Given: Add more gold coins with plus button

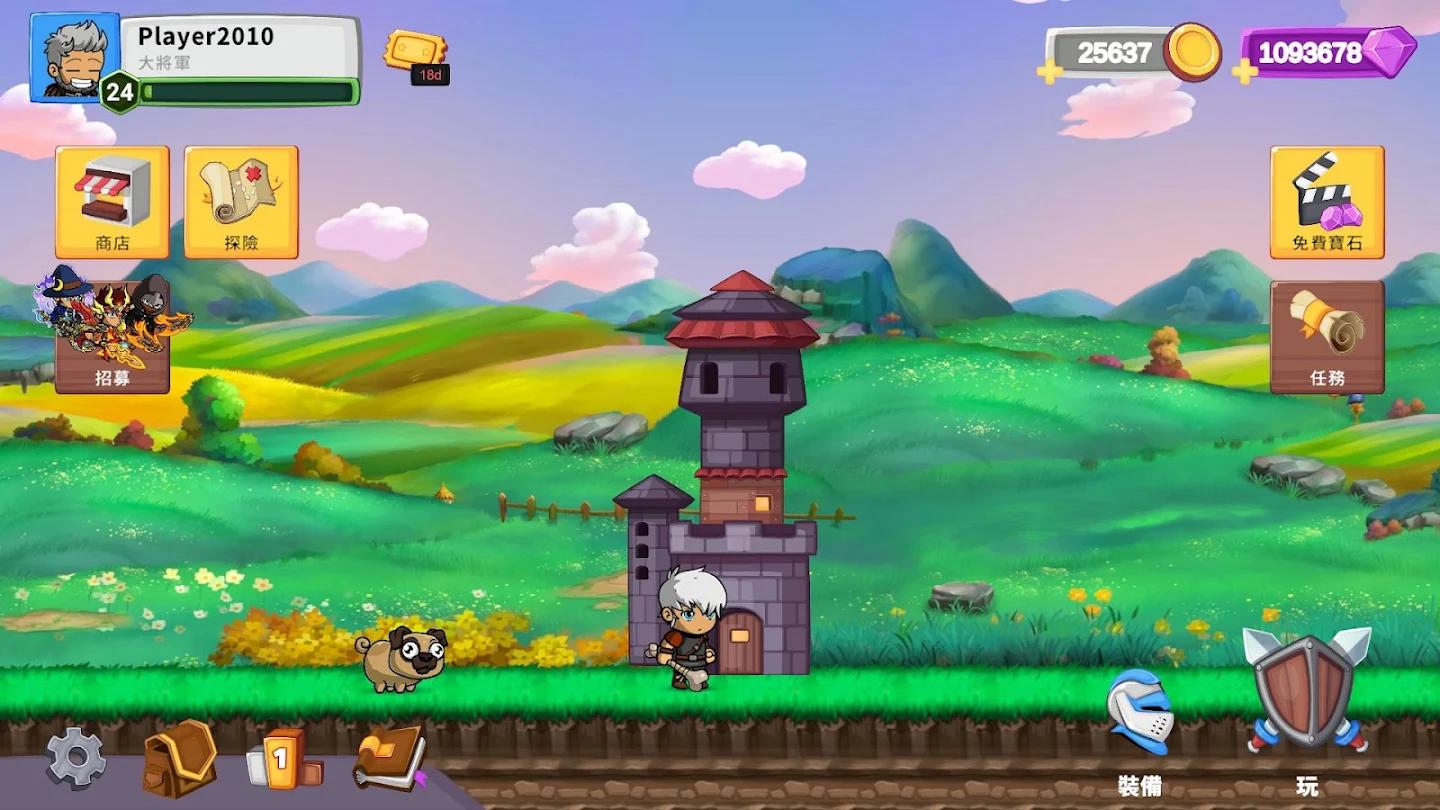Looking at the screenshot, I should pos(1050,71).
